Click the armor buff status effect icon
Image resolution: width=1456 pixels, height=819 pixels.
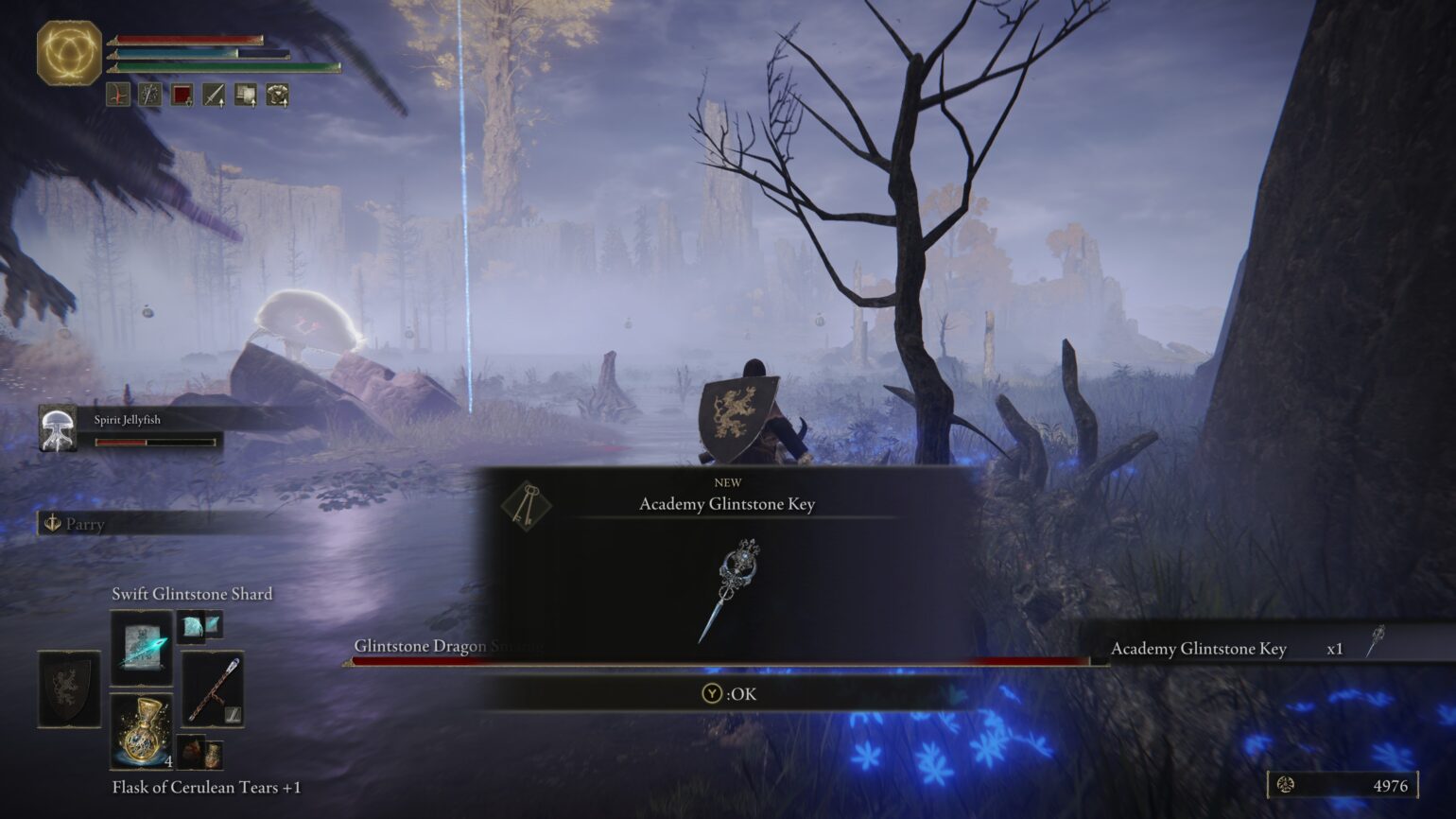point(276,96)
